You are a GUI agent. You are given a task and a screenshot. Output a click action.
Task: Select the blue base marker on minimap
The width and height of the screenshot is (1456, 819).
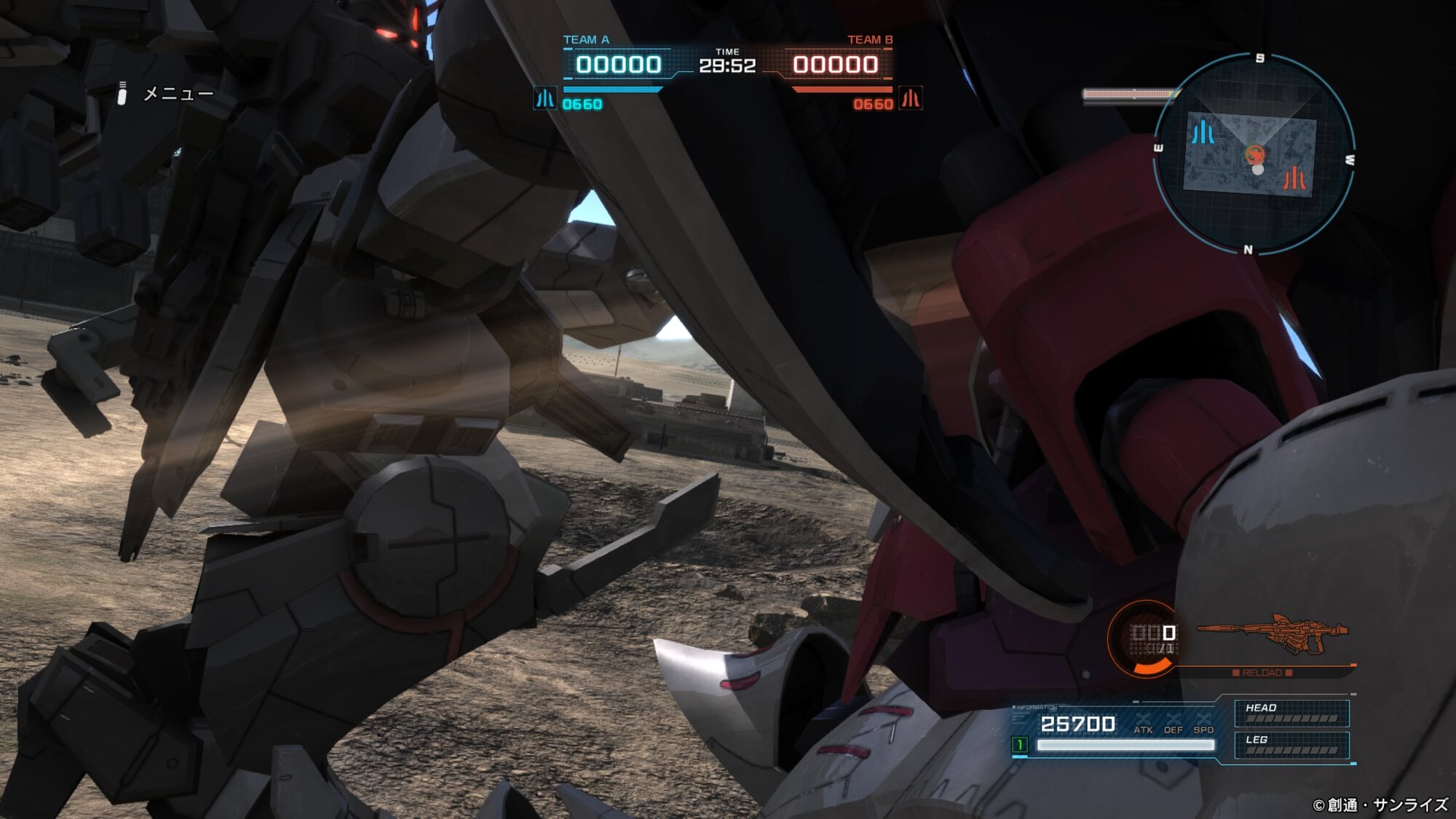[x=1203, y=132]
